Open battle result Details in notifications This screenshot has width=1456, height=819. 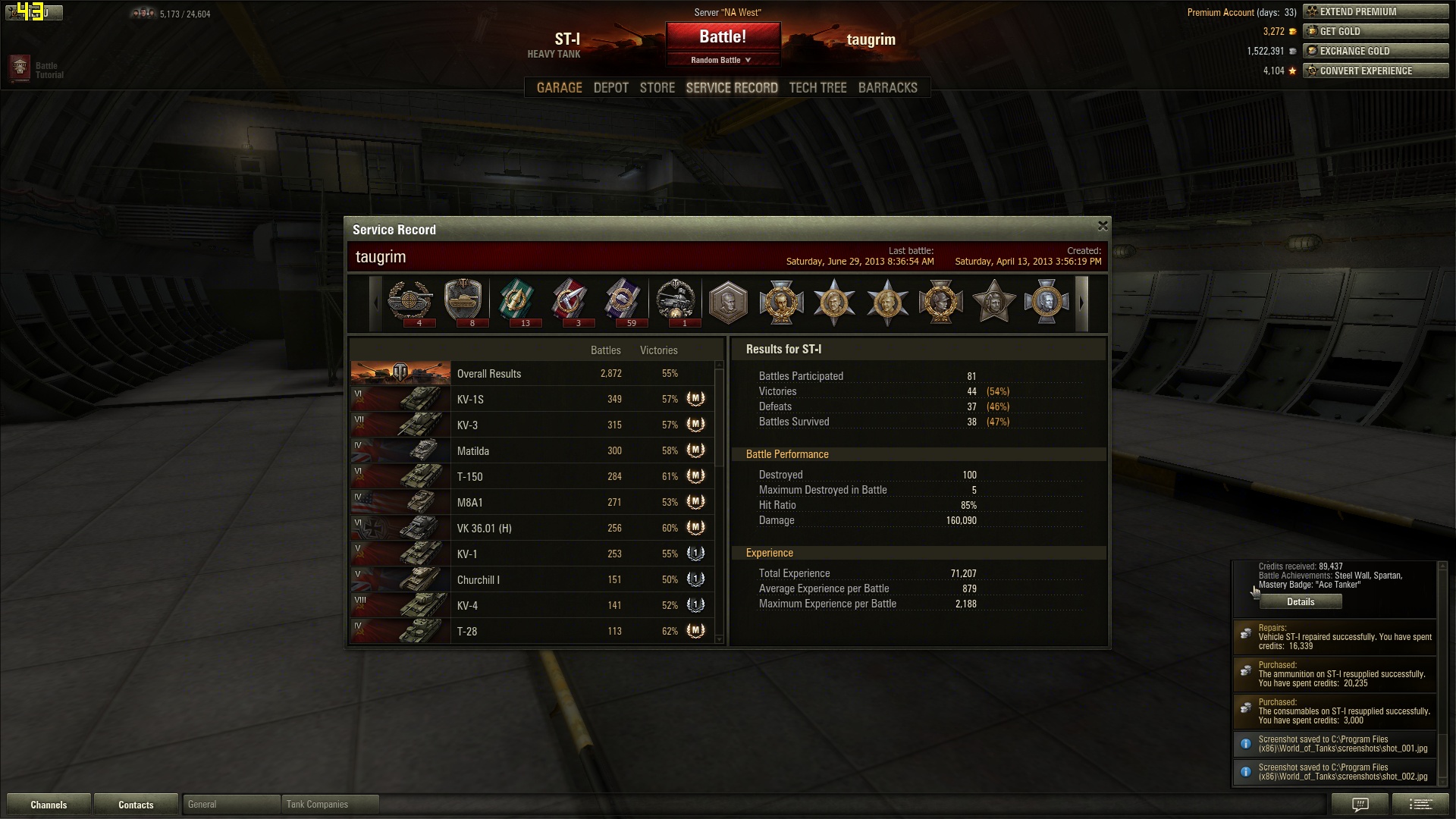[x=1301, y=602]
